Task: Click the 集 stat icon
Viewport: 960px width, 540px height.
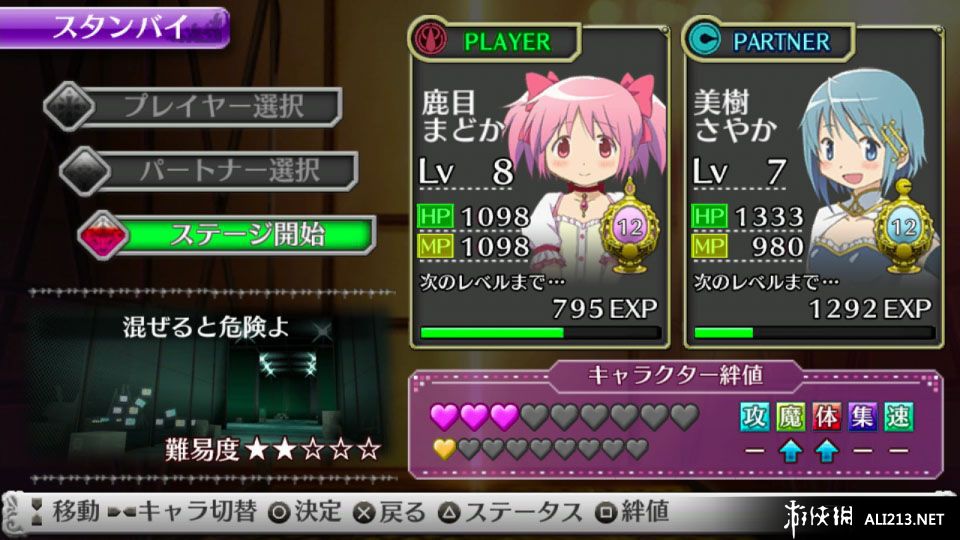Action: [863, 417]
